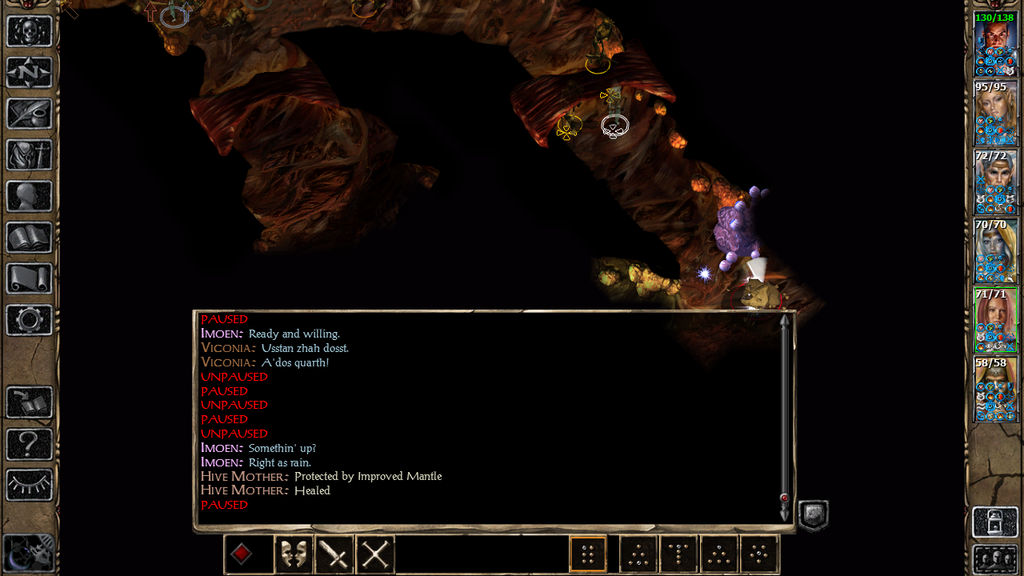Choose the T-shaped party formation
The image size is (1024, 576).
[x=678, y=554]
